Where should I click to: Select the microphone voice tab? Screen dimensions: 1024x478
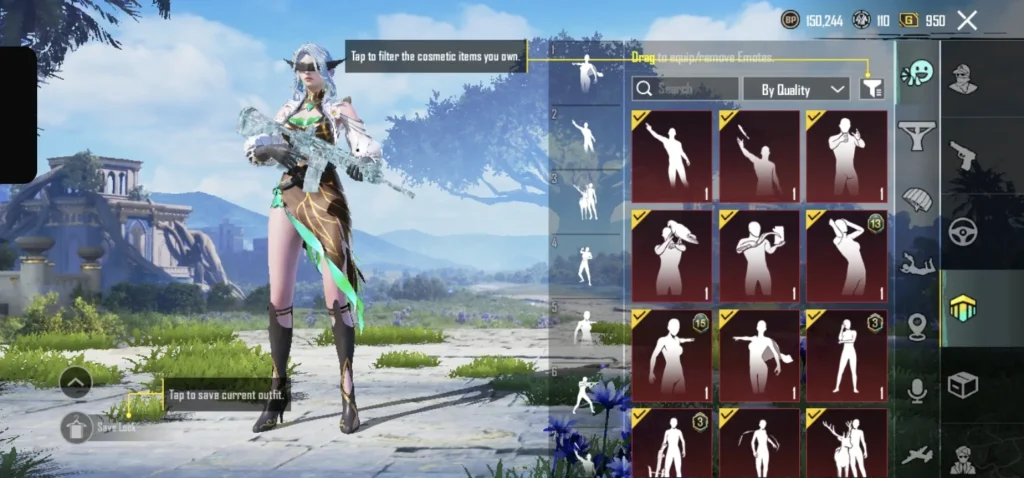point(916,391)
